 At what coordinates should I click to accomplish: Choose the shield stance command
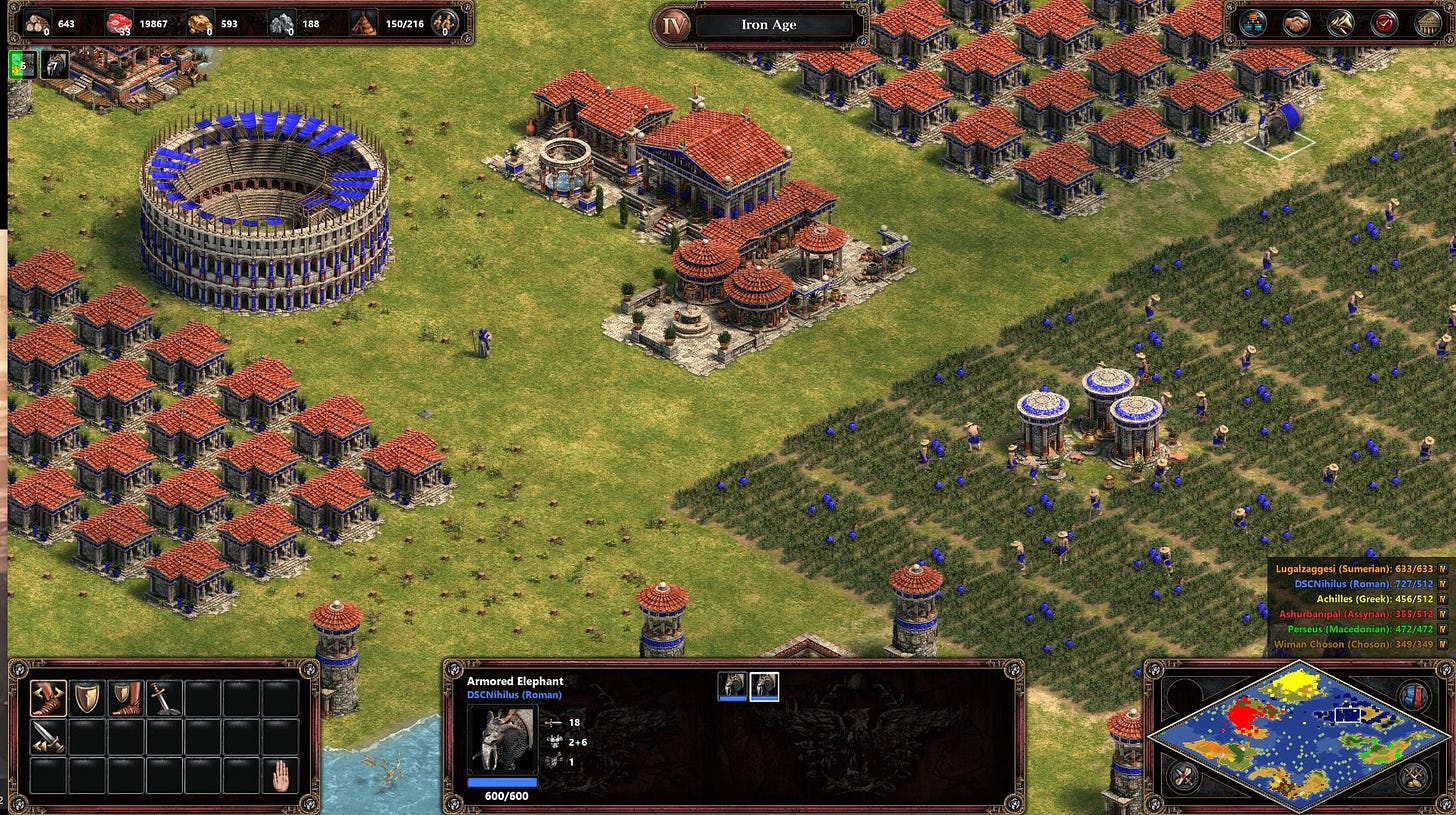click(87, 698)
